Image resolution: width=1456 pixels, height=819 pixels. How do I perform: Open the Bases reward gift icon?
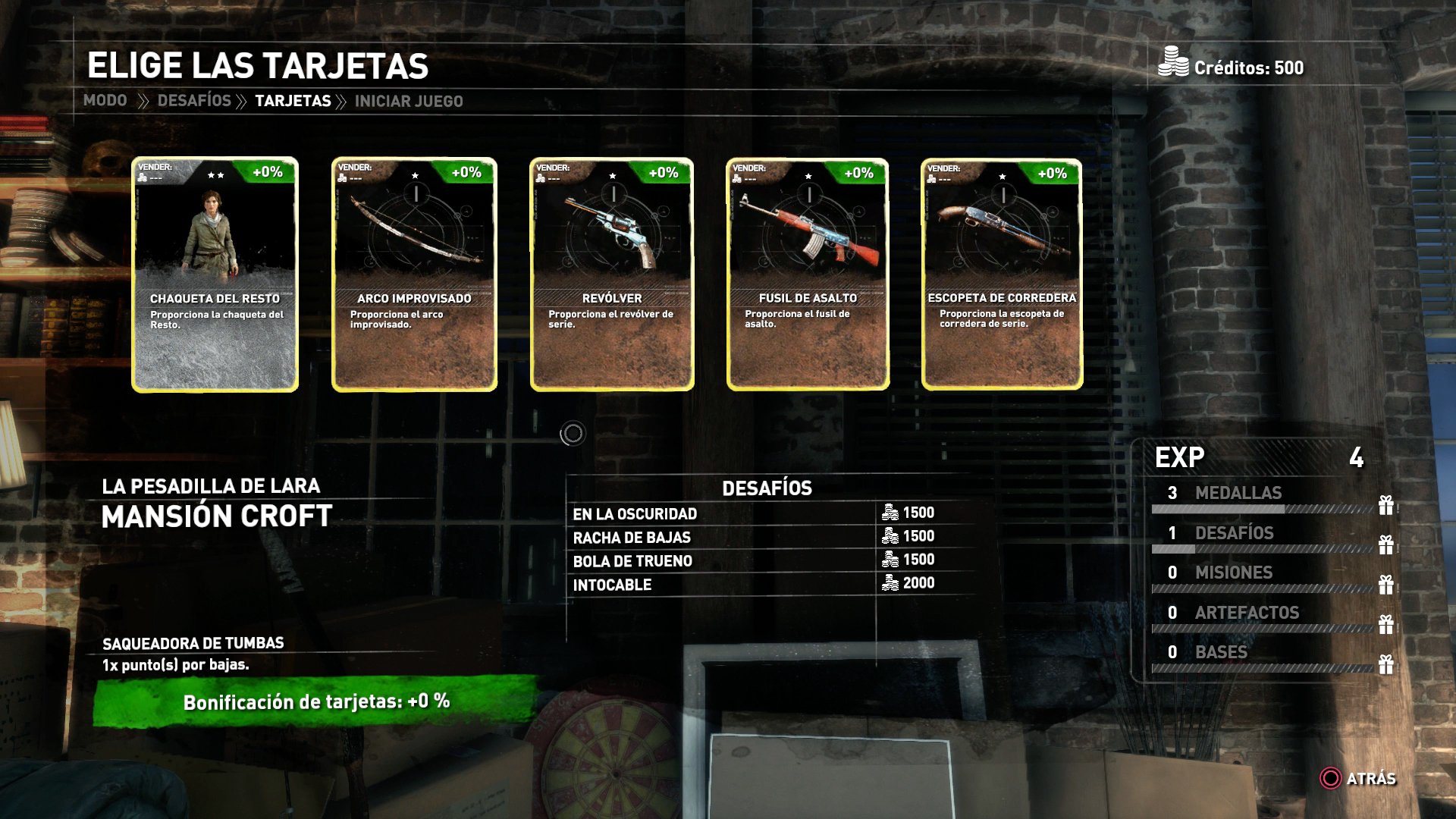1386,664
